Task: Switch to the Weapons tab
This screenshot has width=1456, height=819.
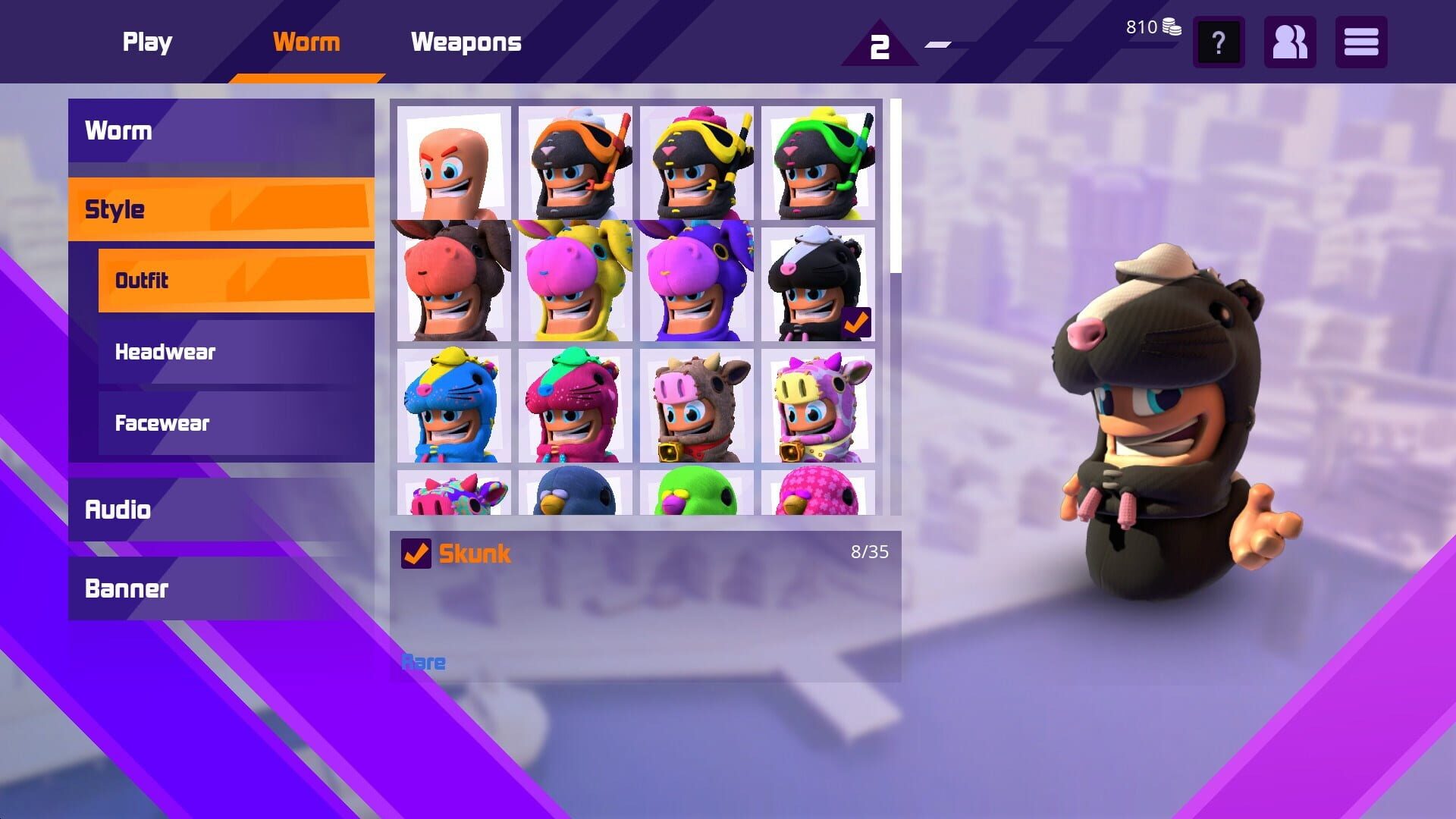Action: click(466, 42)
